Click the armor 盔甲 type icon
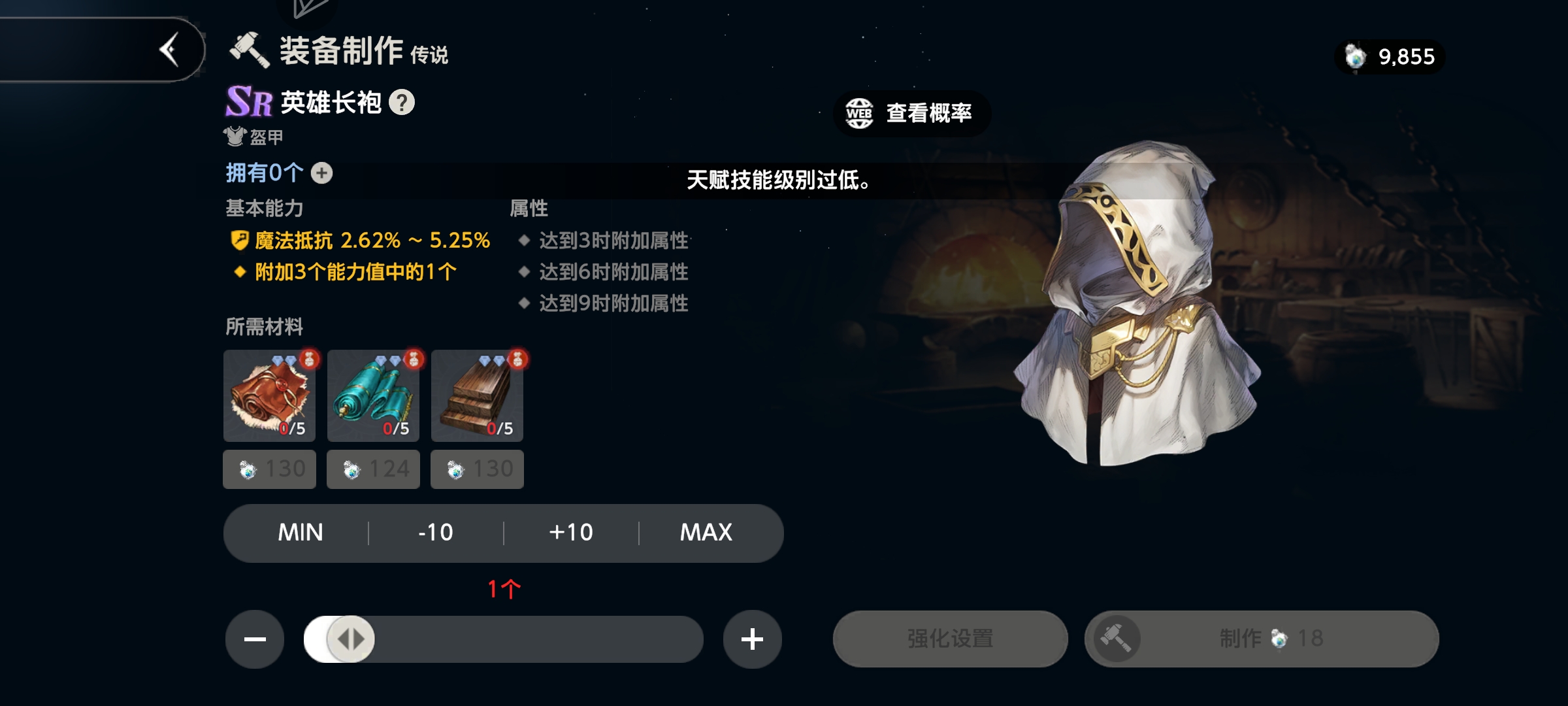 (x=234, y=137)
